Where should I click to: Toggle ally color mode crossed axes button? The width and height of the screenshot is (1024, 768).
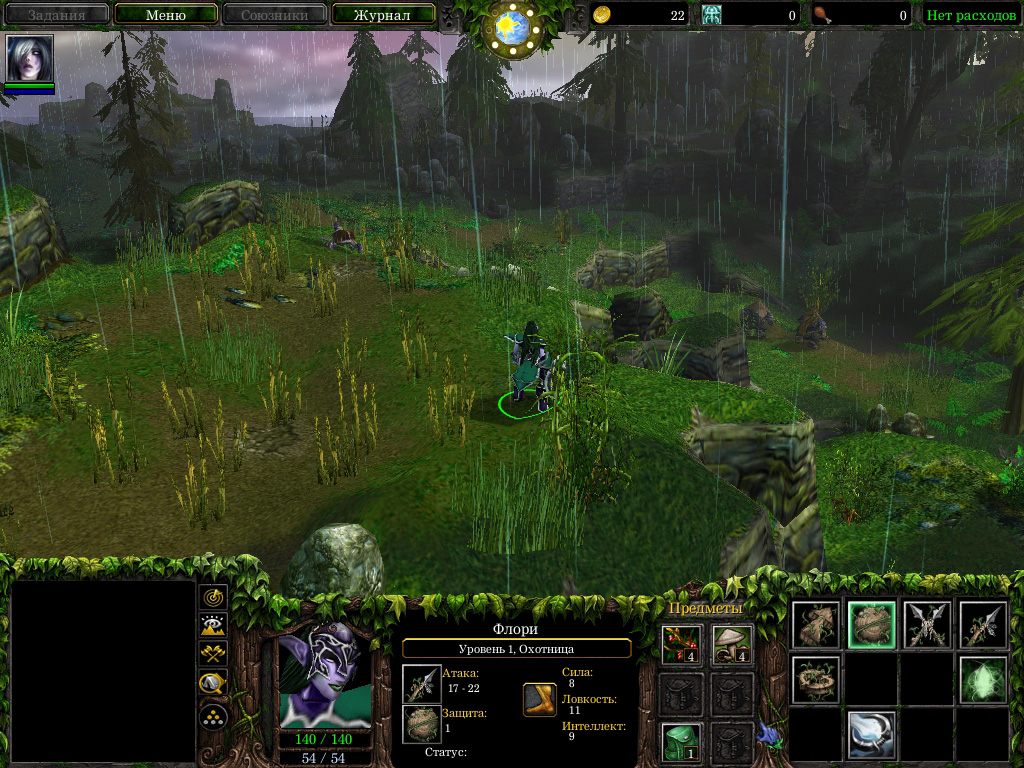[213, 655]
